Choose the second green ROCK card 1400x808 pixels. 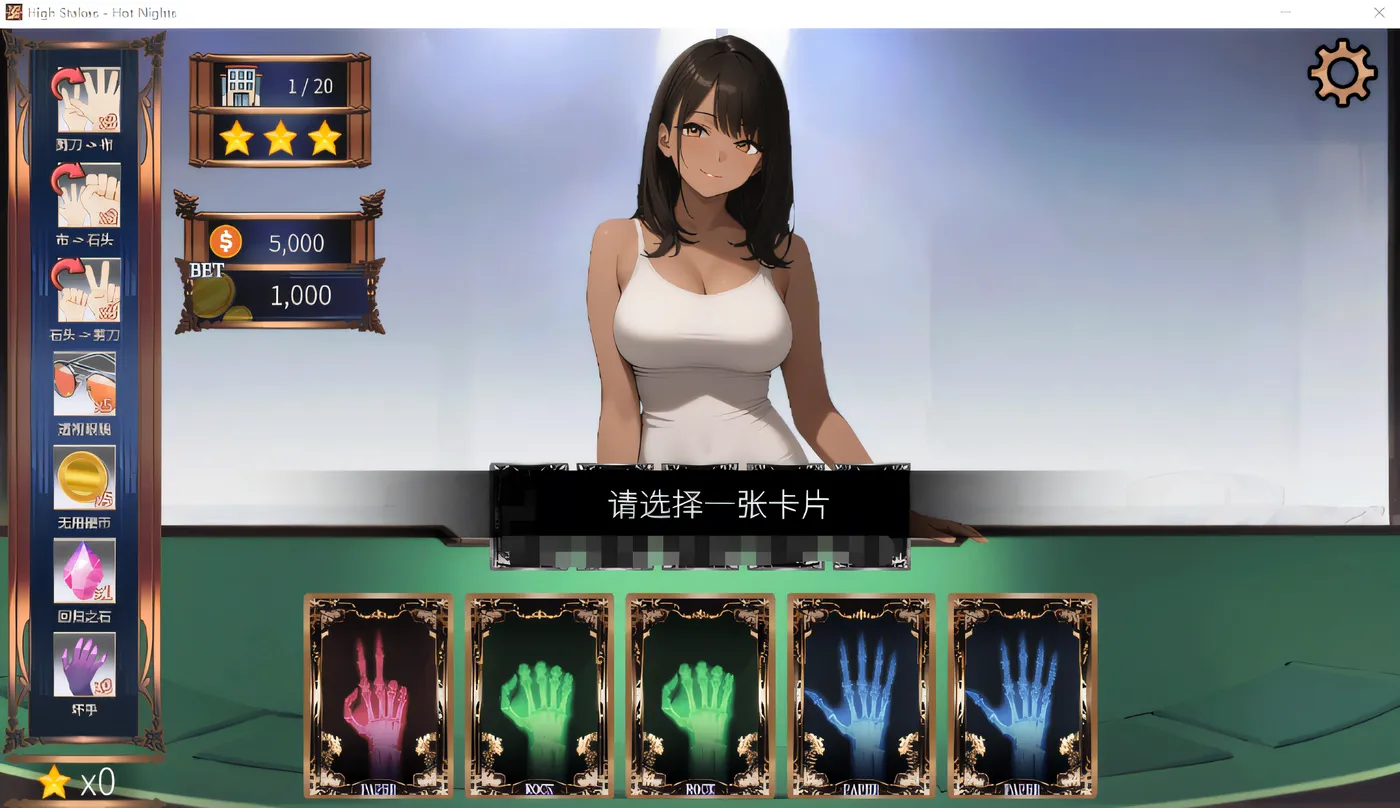pyautogui.click(x=700, y=695)
